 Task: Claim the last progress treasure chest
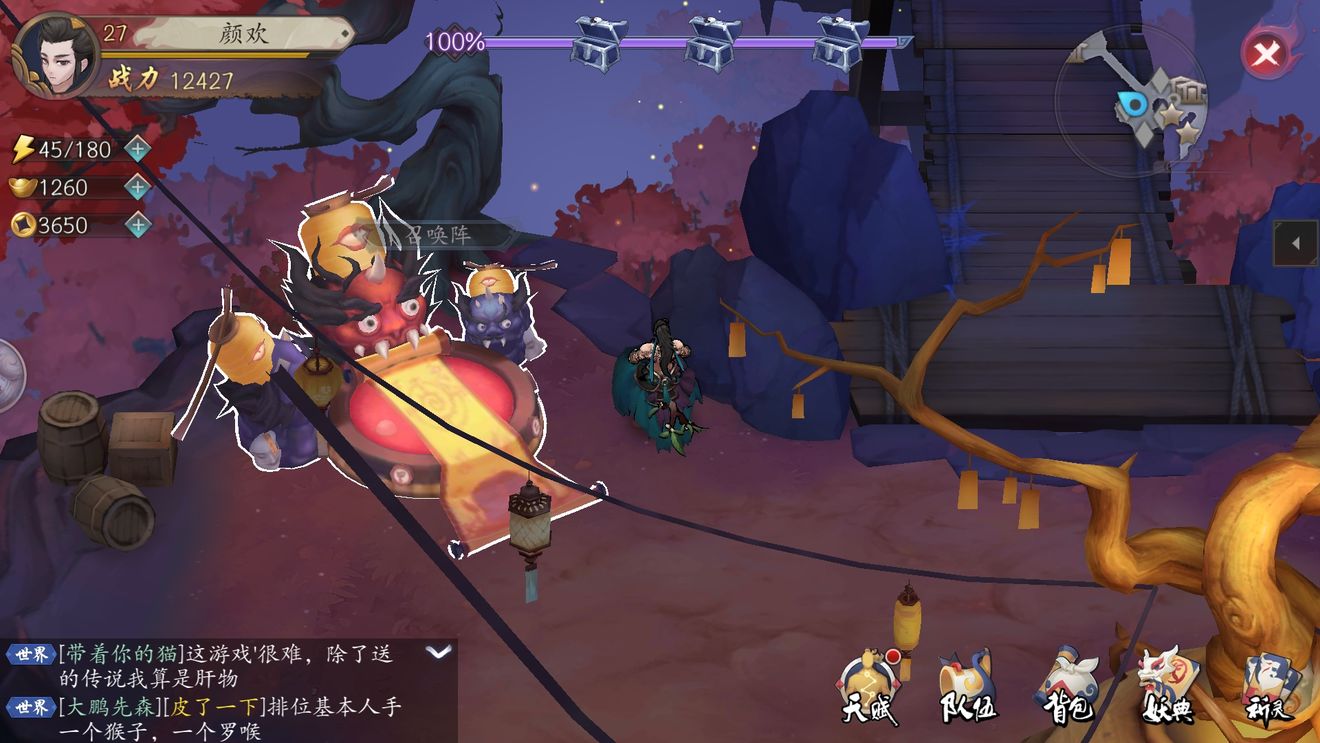tap(840, 42)
